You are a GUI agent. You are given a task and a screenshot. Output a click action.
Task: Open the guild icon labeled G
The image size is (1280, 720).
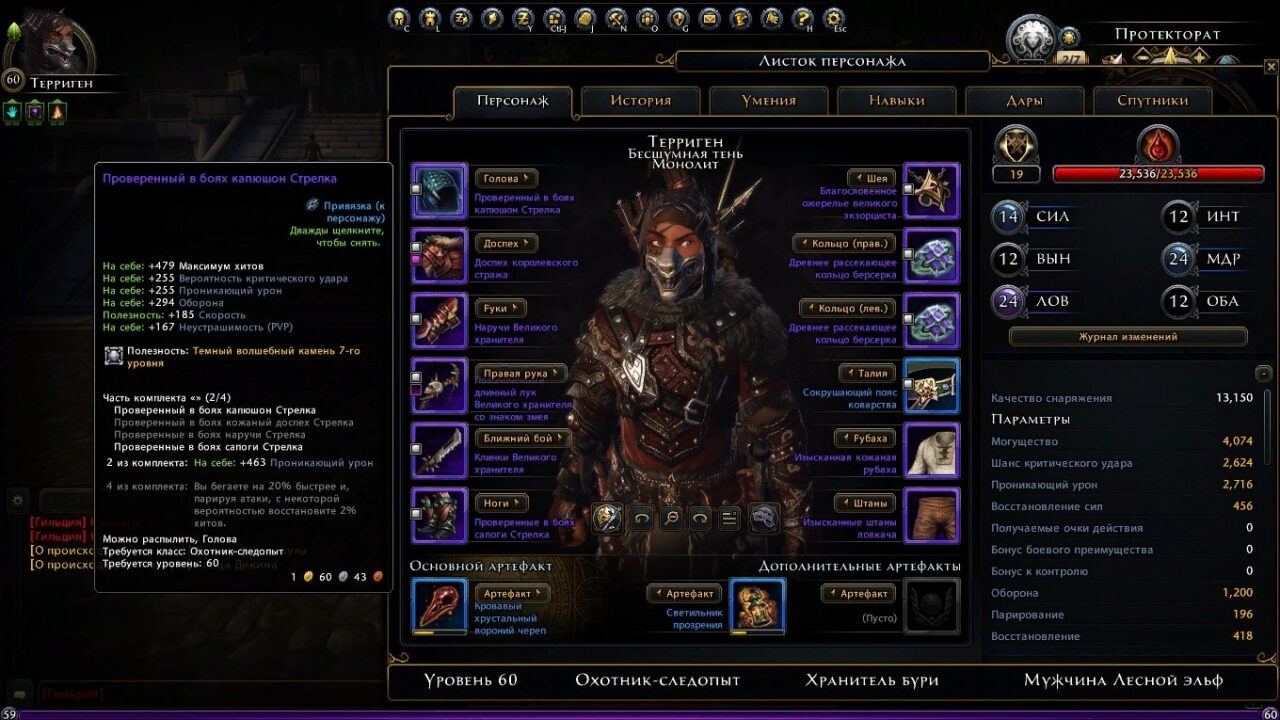[680, 18]
